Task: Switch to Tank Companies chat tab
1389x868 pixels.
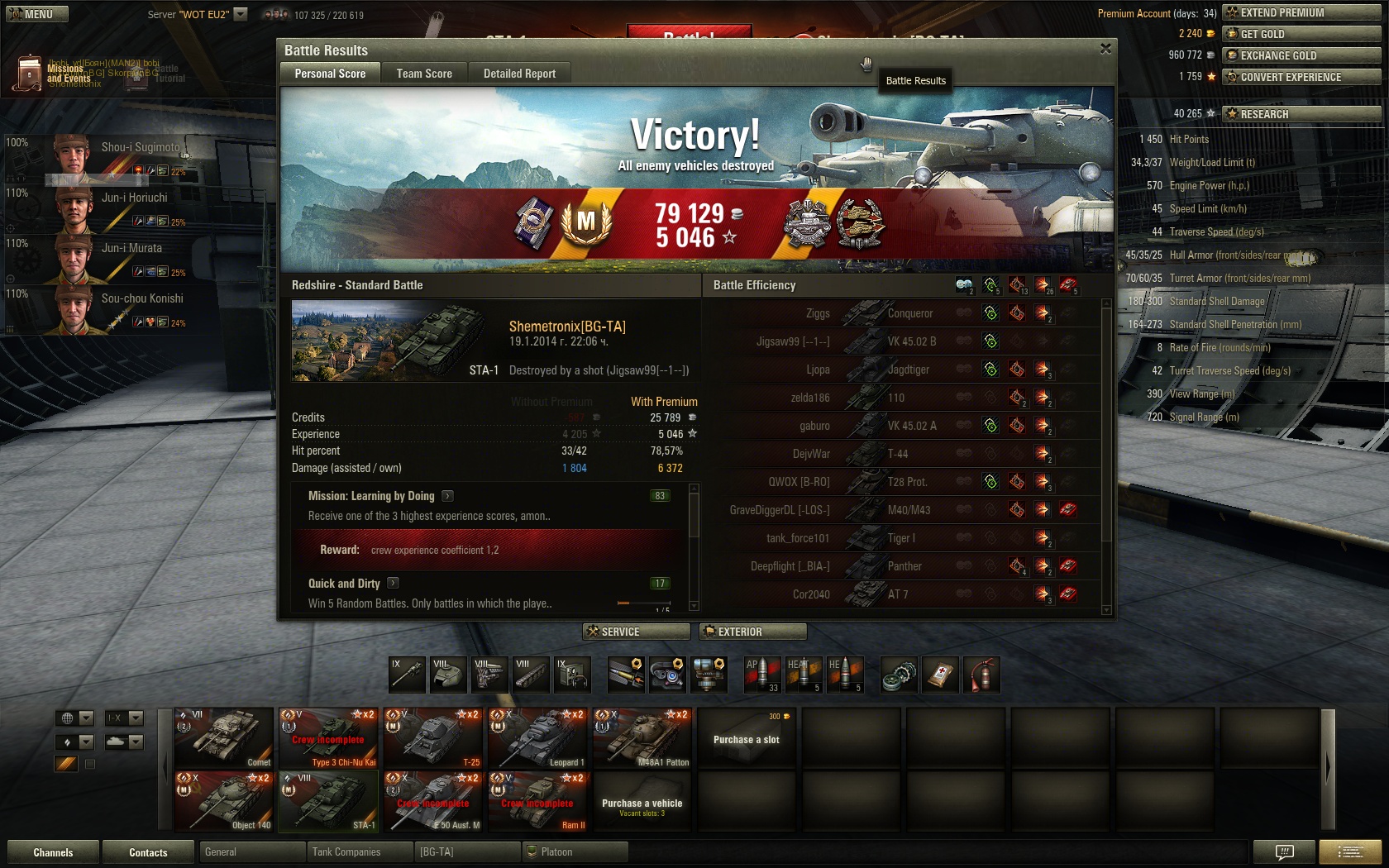Action: pos(358,851)
